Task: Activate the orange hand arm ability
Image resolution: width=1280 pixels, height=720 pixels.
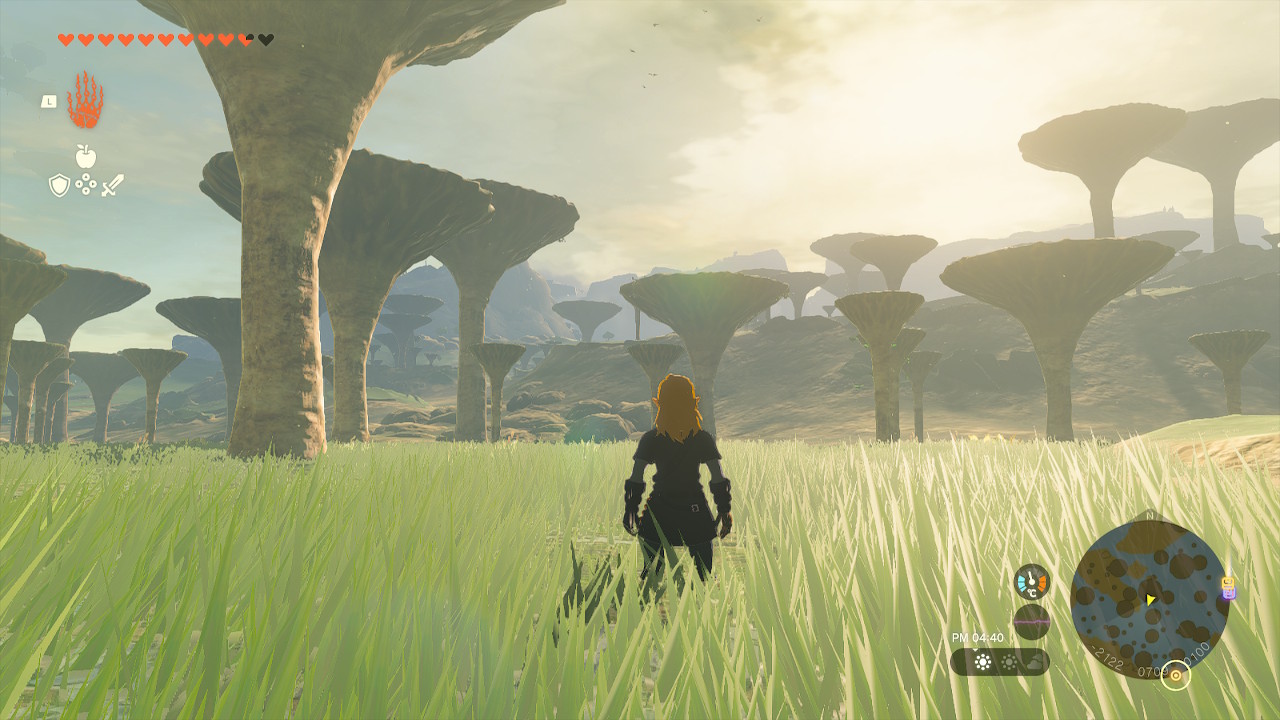Action: pos(85,100)
